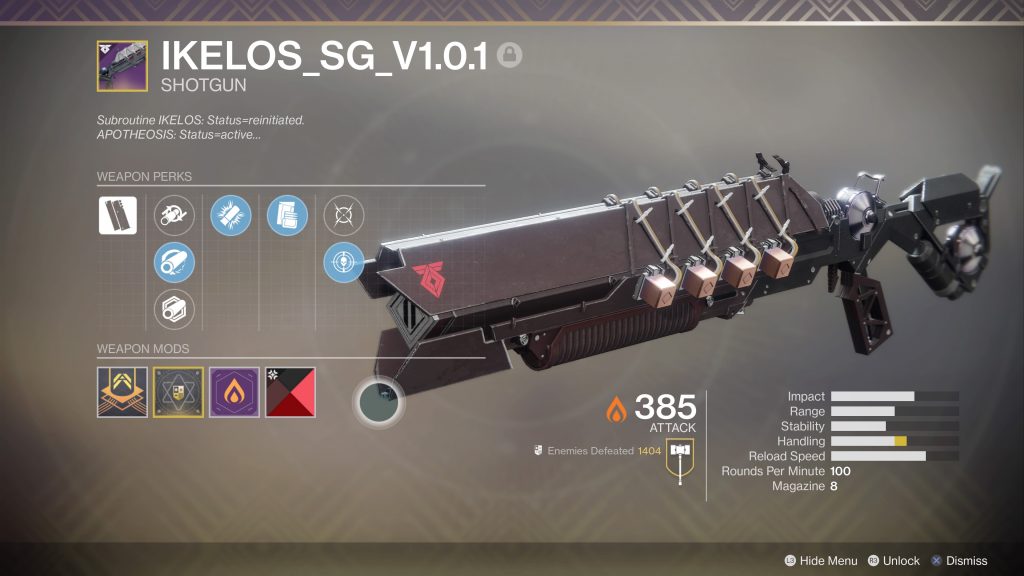Open the orange chevron weapon mod slot
Image resolution: width=1024 pixels, height=576 pixels.
point(122,392)
